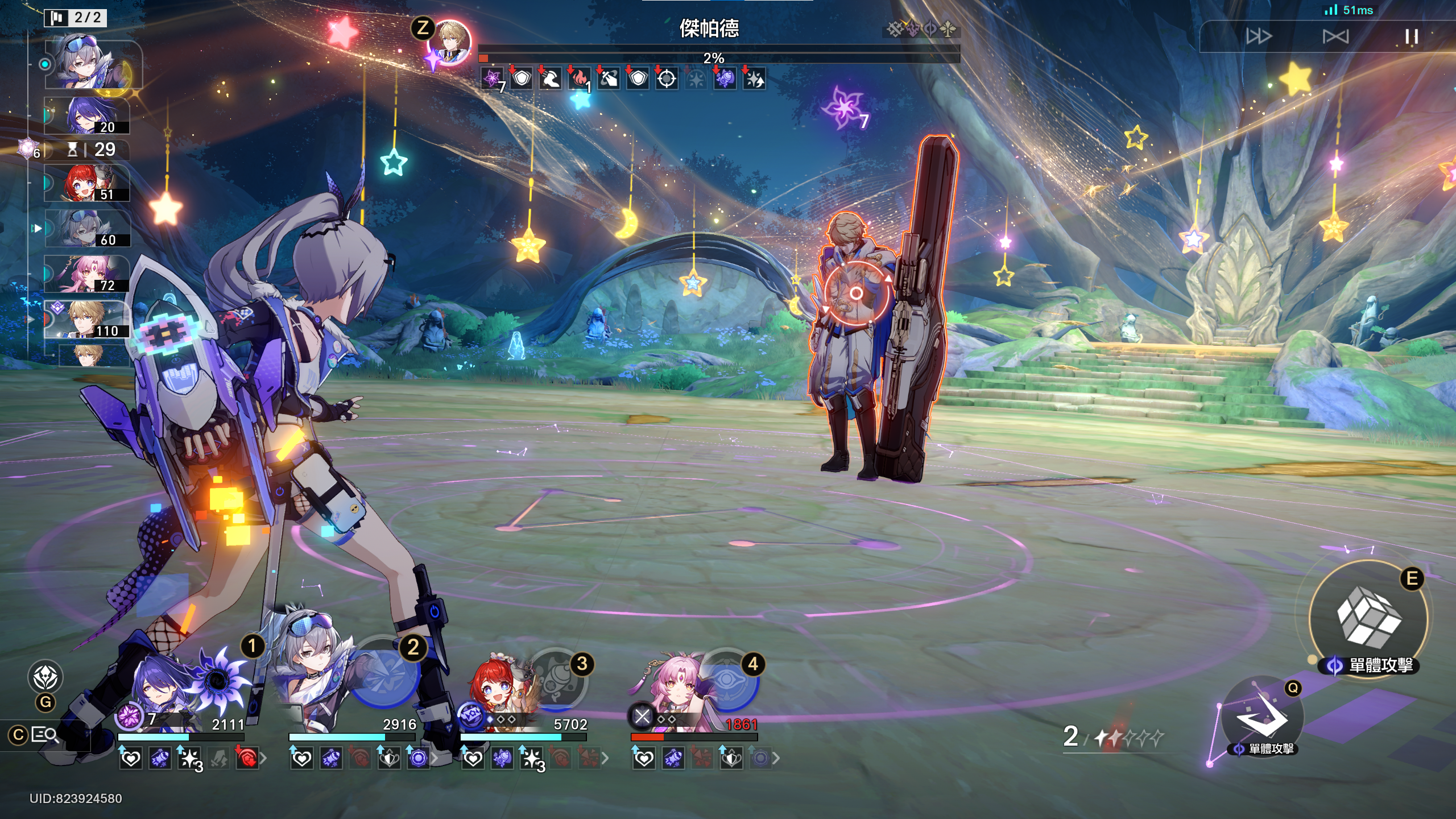Click the targeting reticle on the enemy

856,293
